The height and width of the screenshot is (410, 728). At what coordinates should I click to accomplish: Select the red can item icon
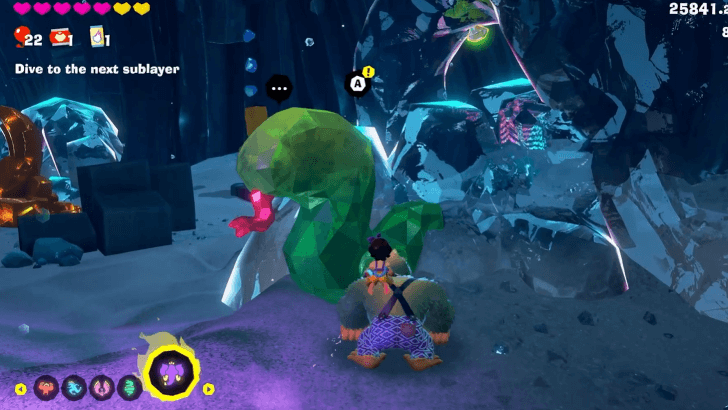pyautogui.click(x=59, y=38)
